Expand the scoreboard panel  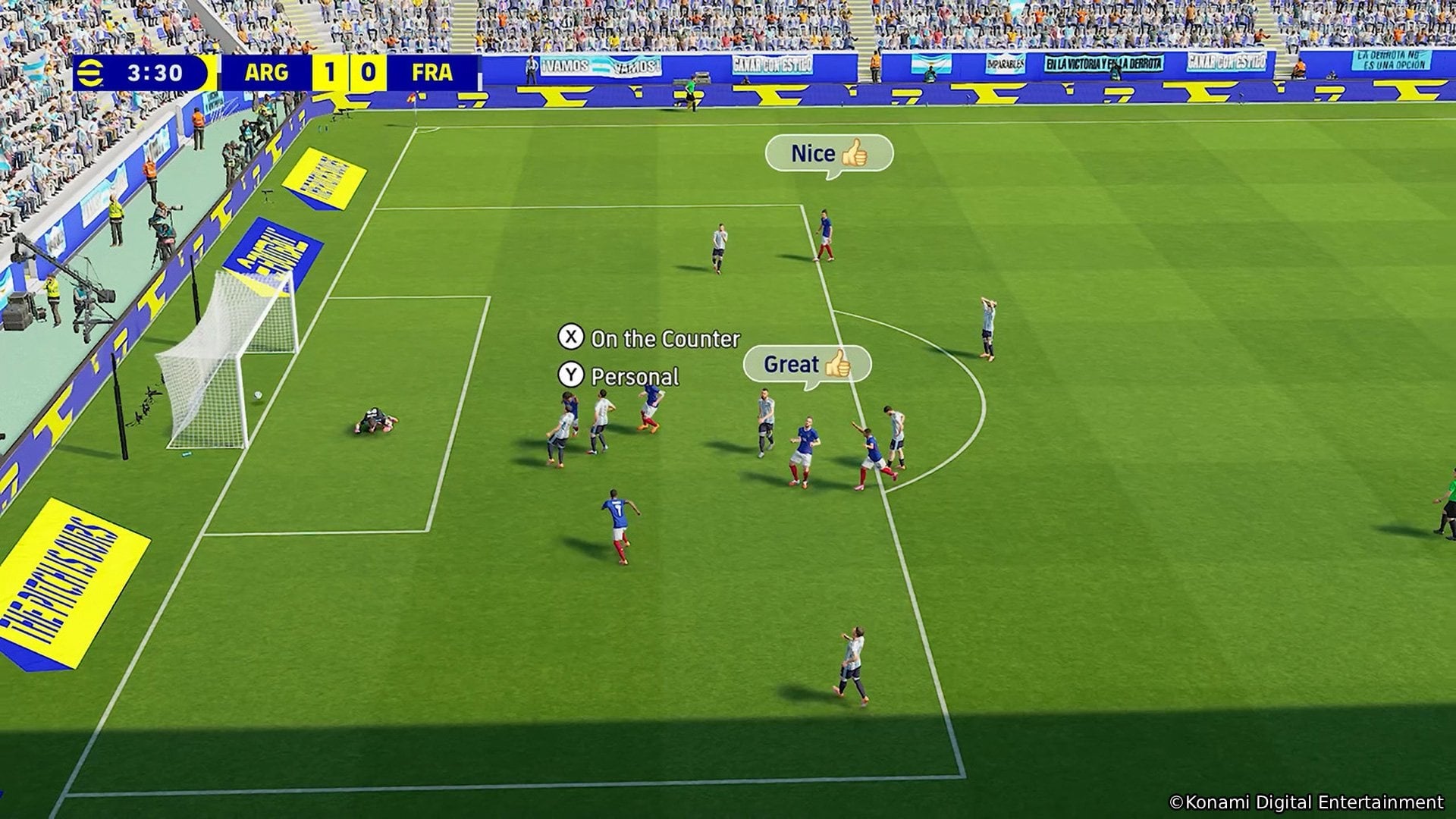click(273, 73)
